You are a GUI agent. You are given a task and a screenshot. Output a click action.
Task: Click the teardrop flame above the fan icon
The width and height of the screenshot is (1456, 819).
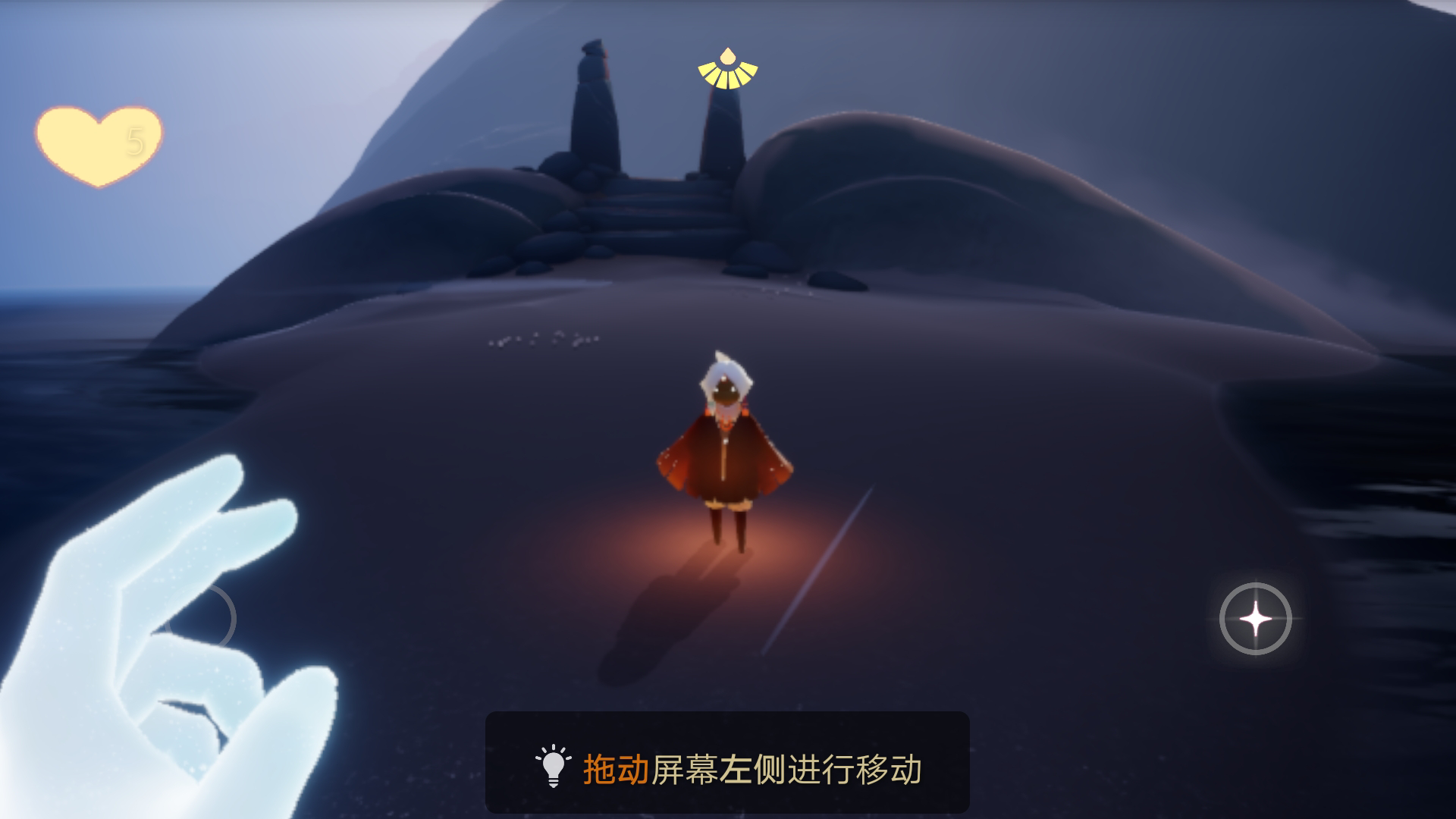726,55
